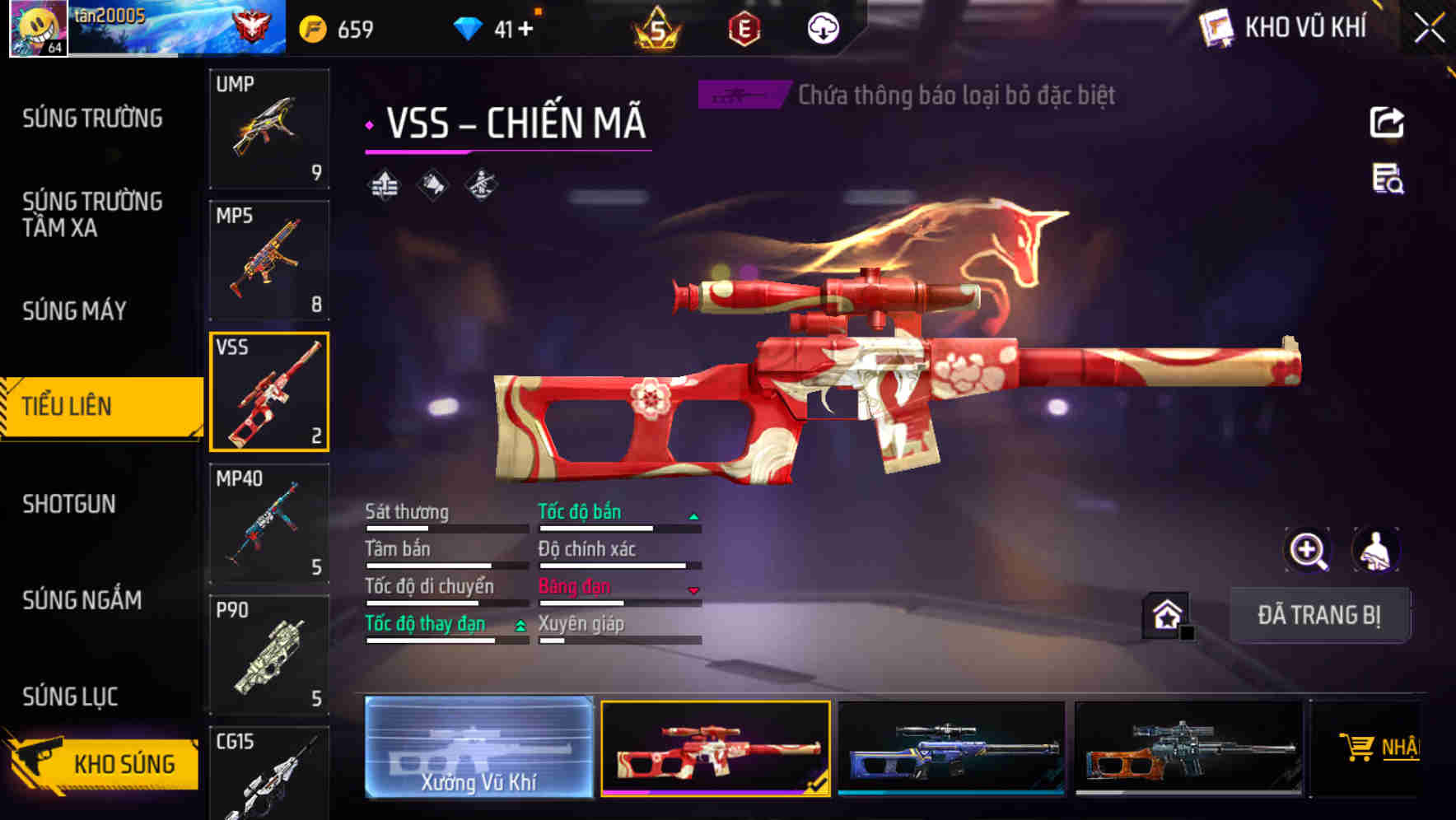Select the UMP weapon tile
The height and width of the screenshot is (820, 1456).
269,128
